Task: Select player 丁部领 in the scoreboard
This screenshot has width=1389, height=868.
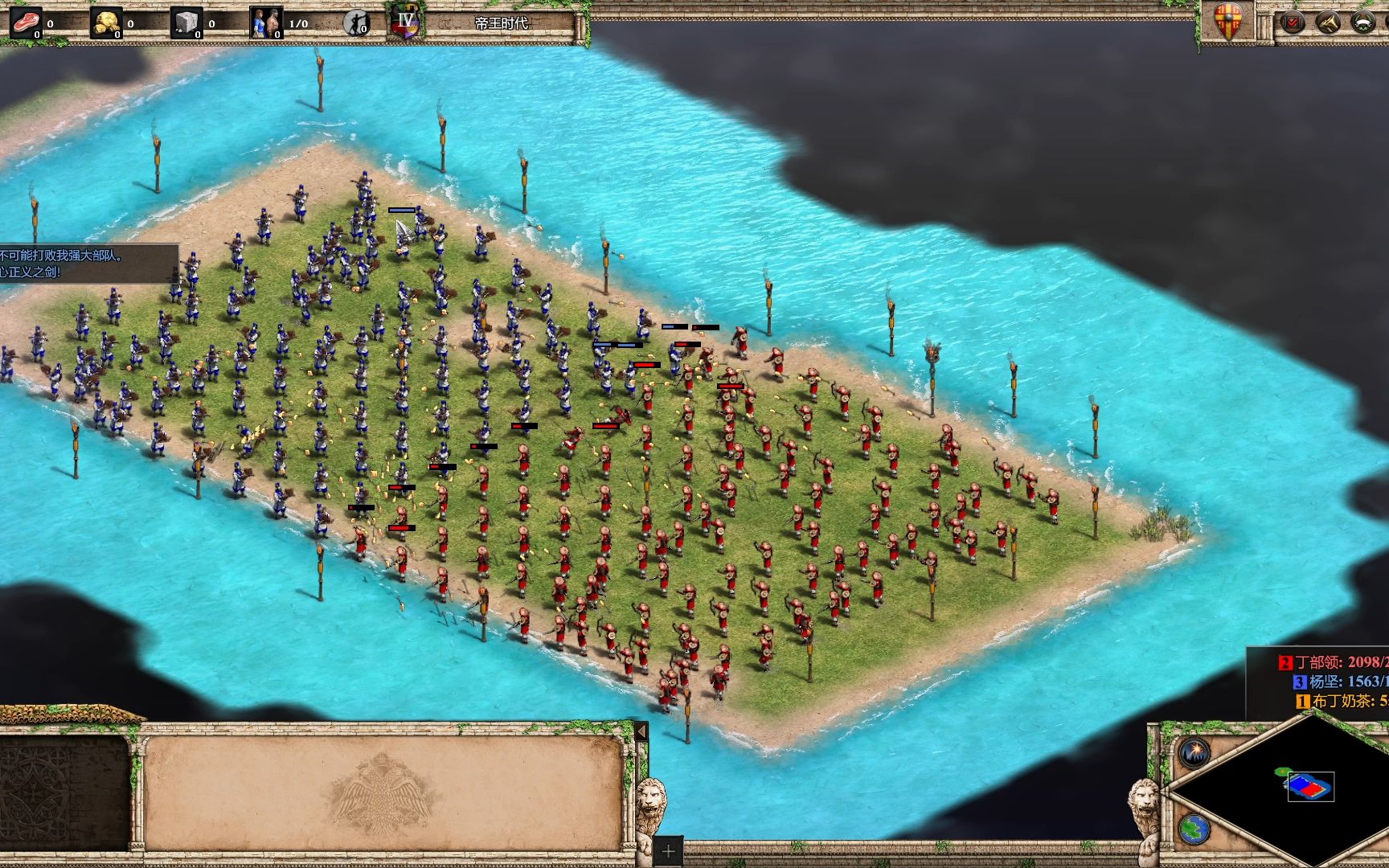Action: pyautogui.click(x=1334, y=662)
